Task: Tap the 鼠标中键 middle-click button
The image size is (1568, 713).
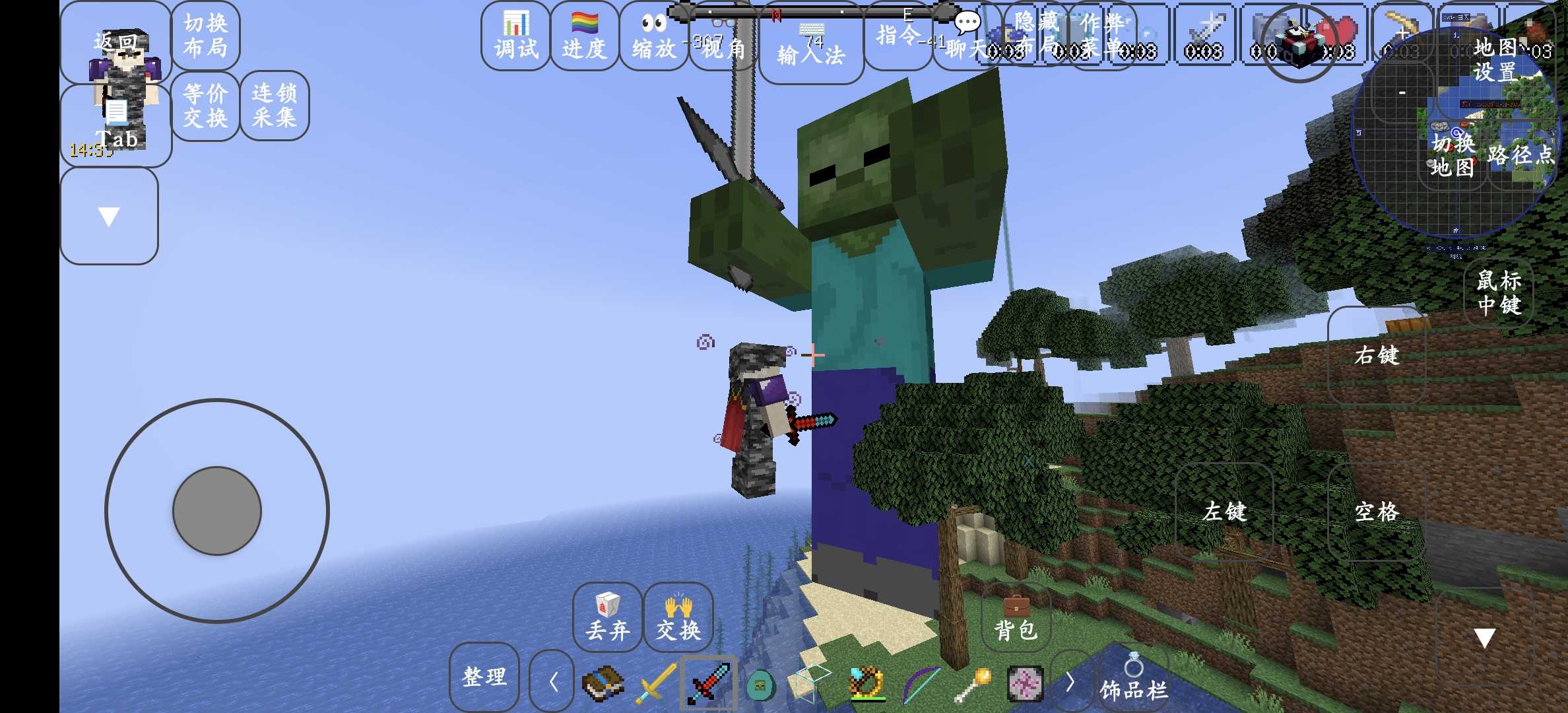Action: pyautogui.click(x=1499, y=292)
